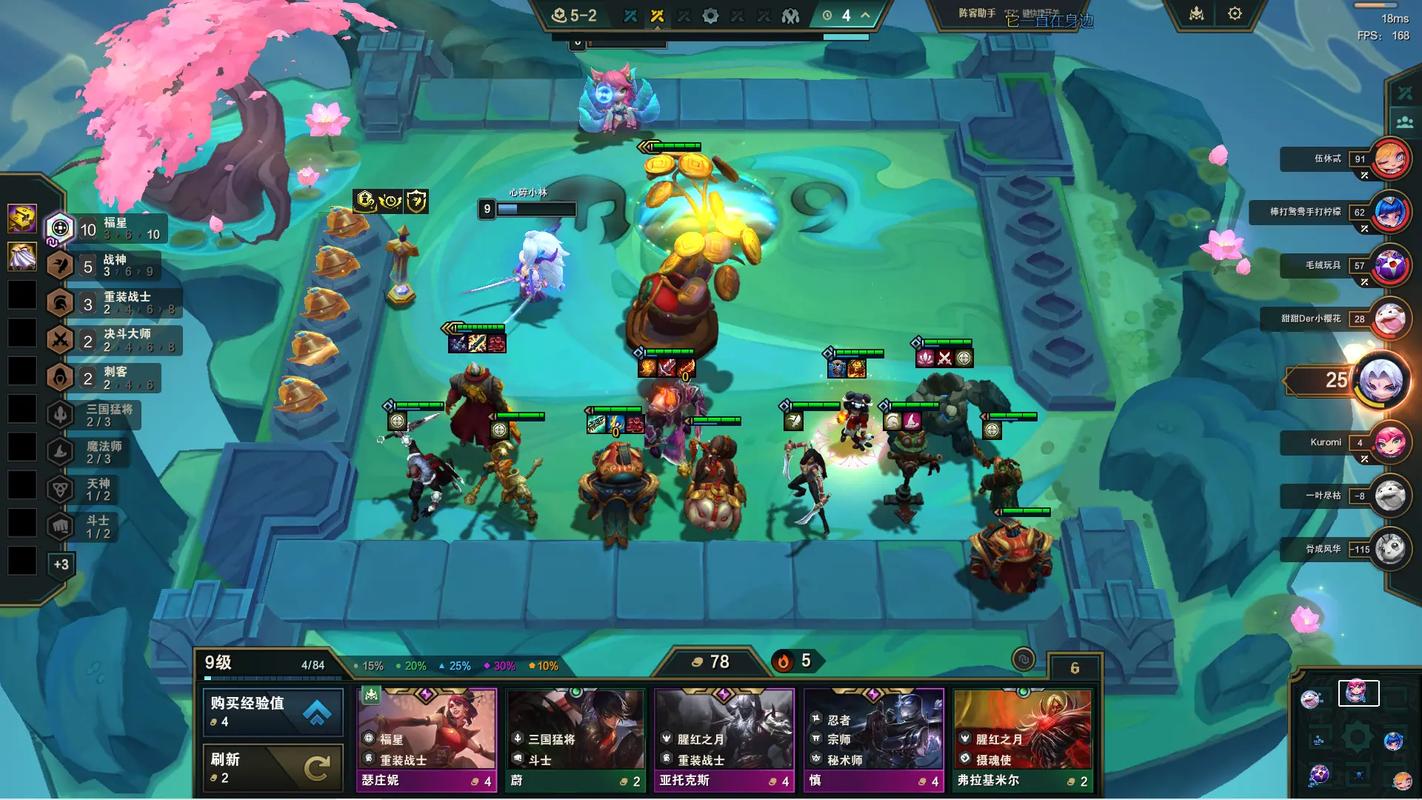Image resolution: width=1422 pixels, height=800 pixels.
Task: Purchase 弗拉基米尔 for 2 gold
Action: click(x=1022, y=740)
